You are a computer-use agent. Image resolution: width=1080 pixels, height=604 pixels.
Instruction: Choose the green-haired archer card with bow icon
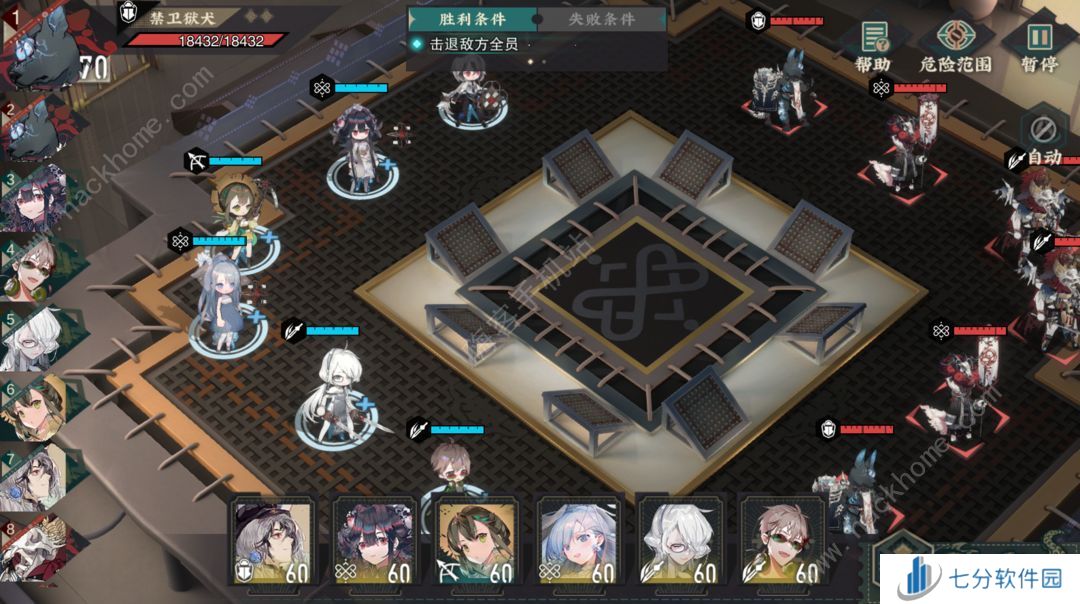tap(476, 540)
